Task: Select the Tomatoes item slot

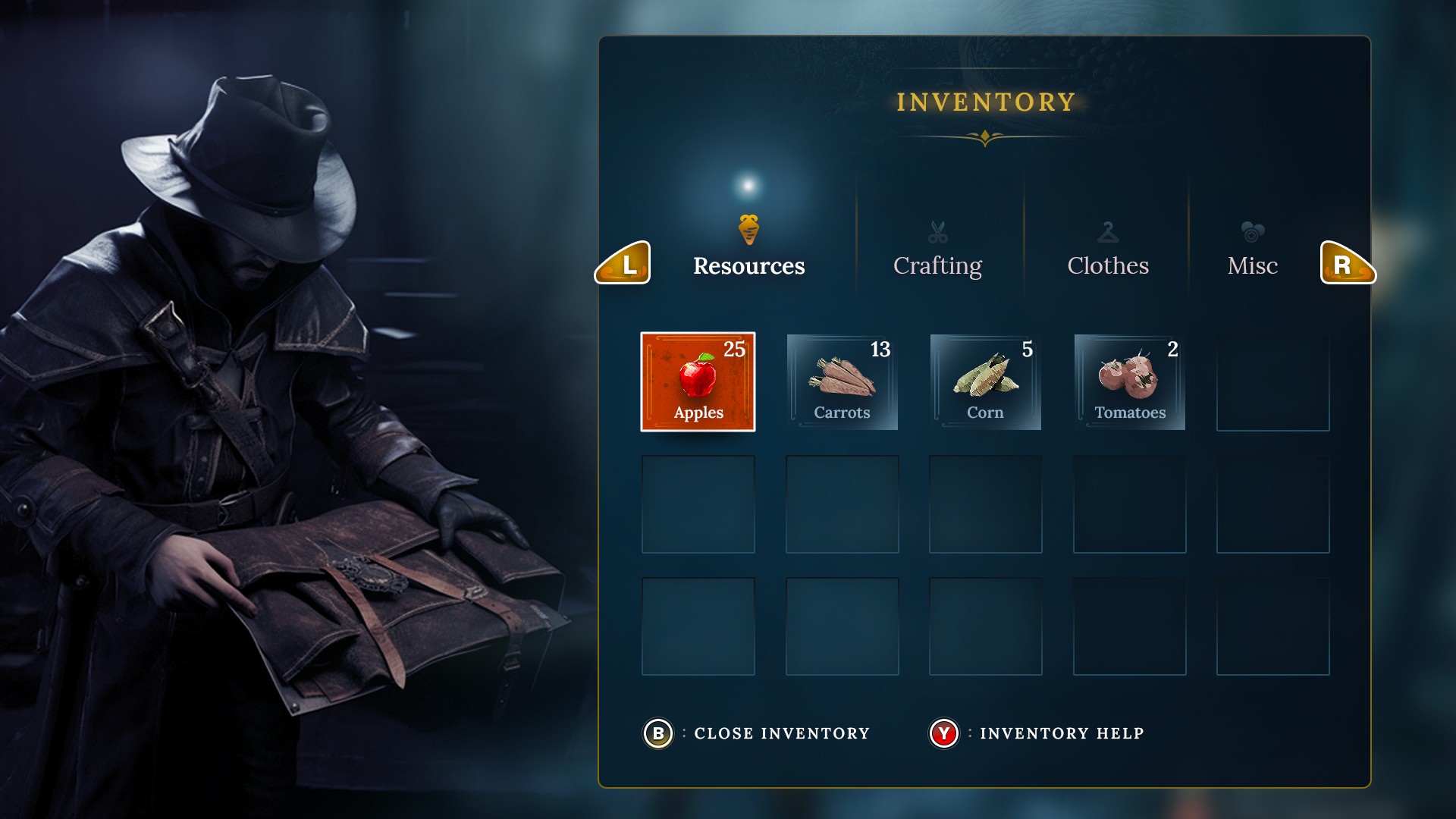Action: [x=1129, y=381]
